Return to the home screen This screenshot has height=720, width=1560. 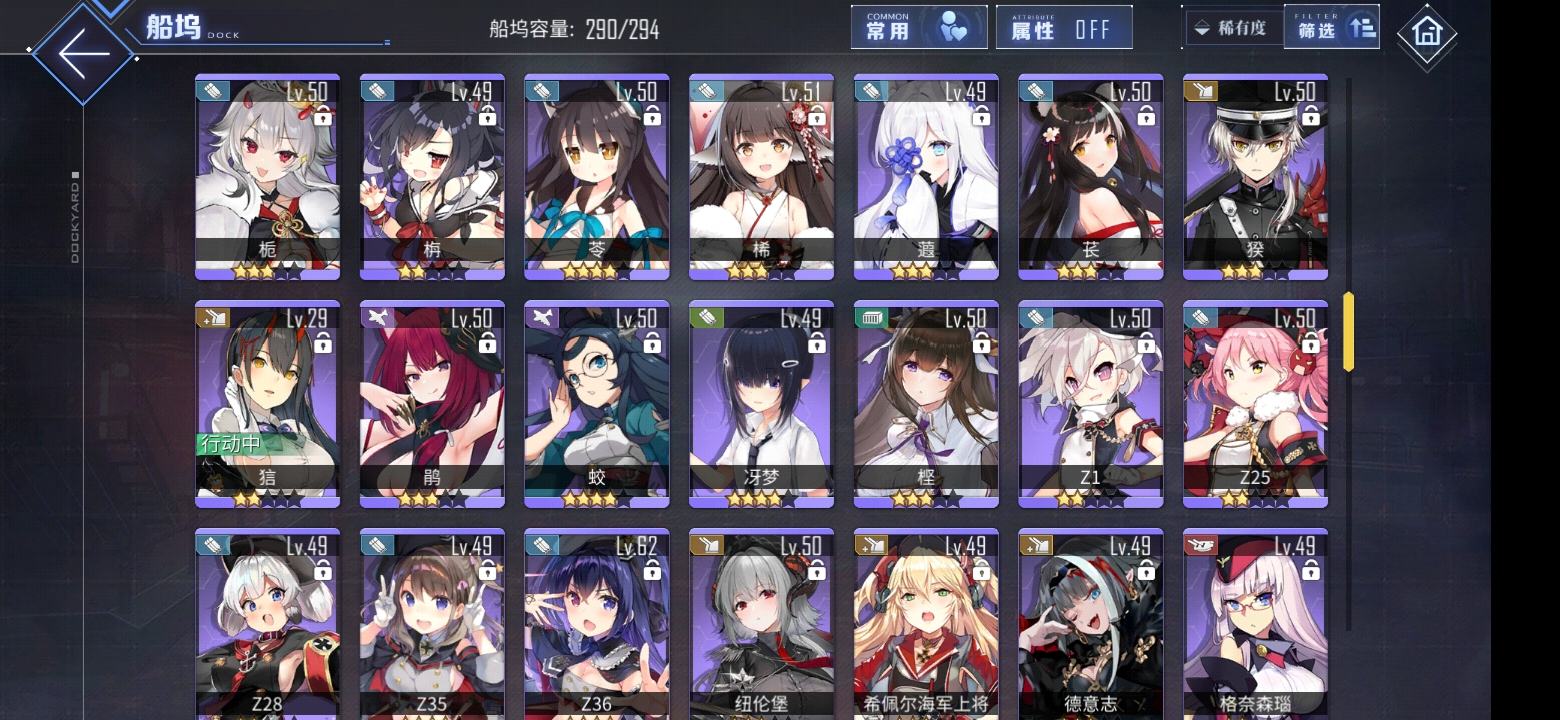(1426, 34)
